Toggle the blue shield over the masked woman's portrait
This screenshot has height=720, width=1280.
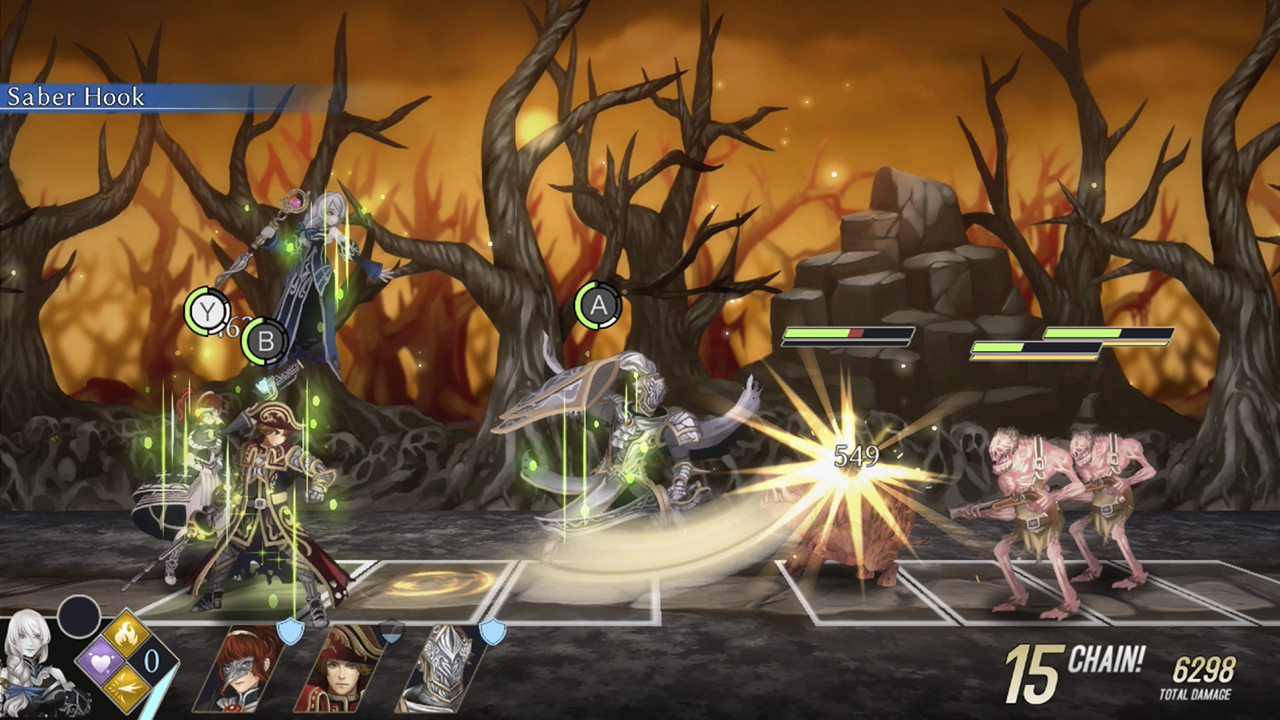click(289, 630)
